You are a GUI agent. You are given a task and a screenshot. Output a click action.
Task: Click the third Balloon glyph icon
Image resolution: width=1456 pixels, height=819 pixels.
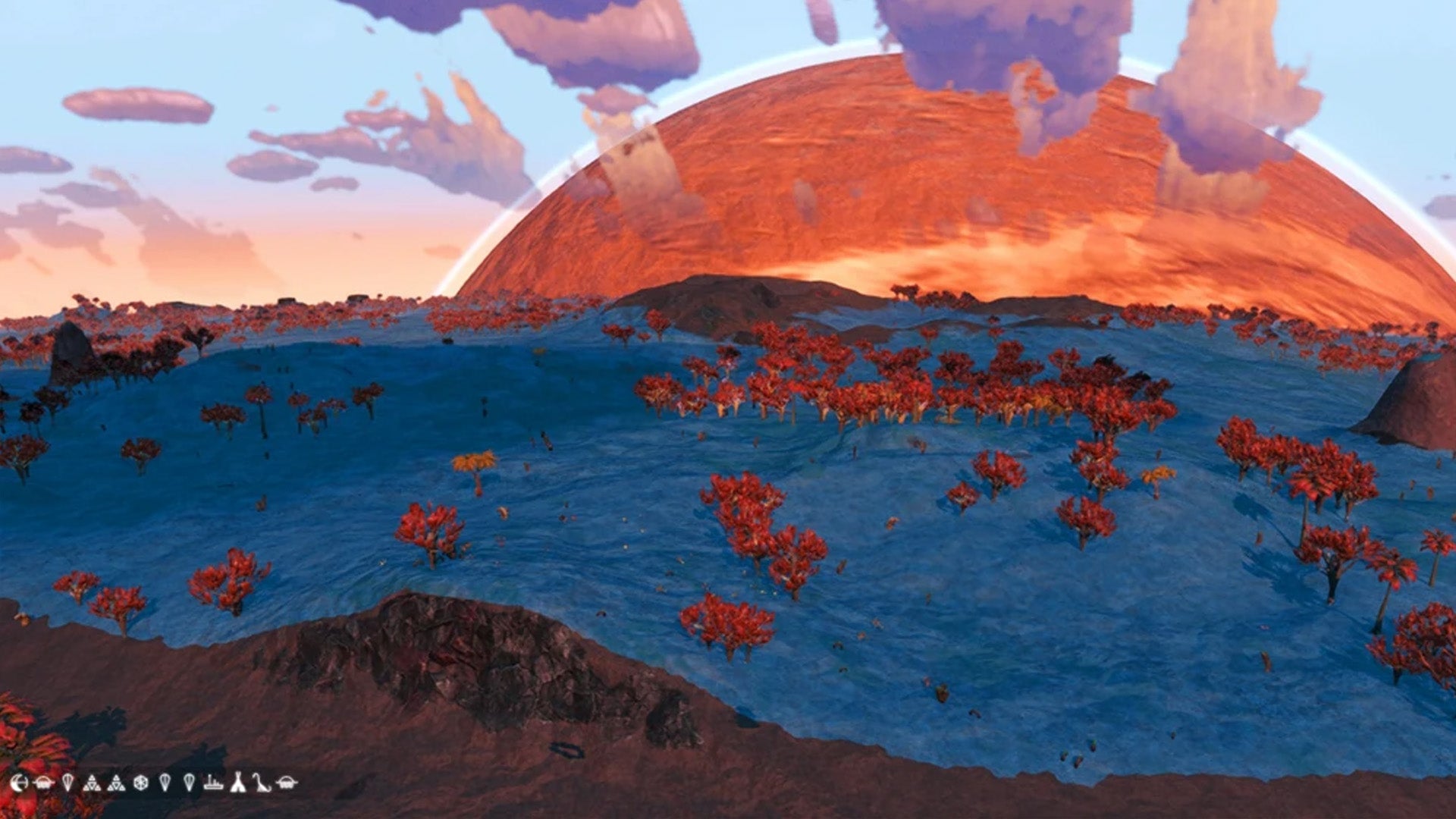190,783
